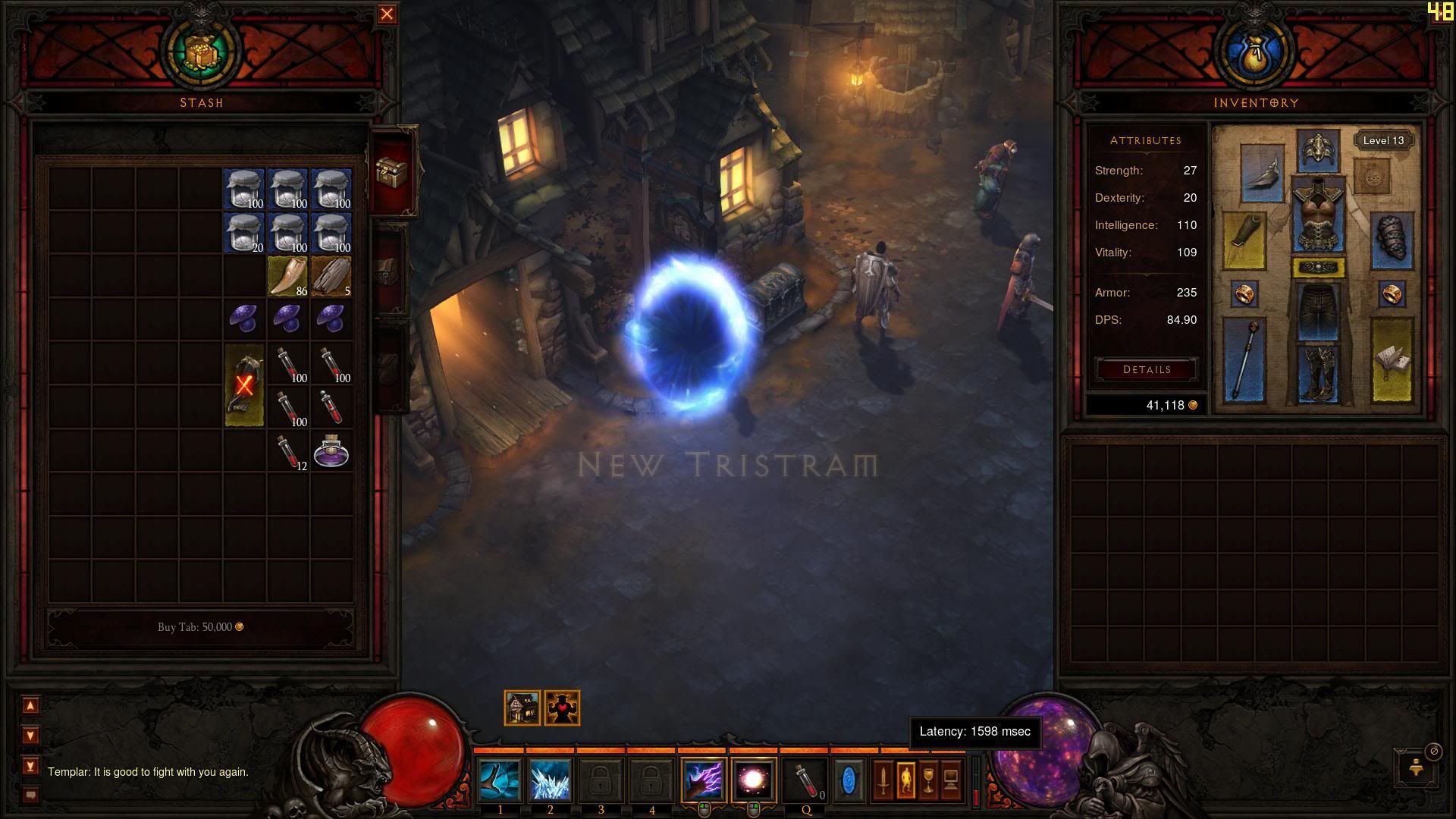Select the equipped boots slot
Screen dimensions: 1456x819
1319,373
